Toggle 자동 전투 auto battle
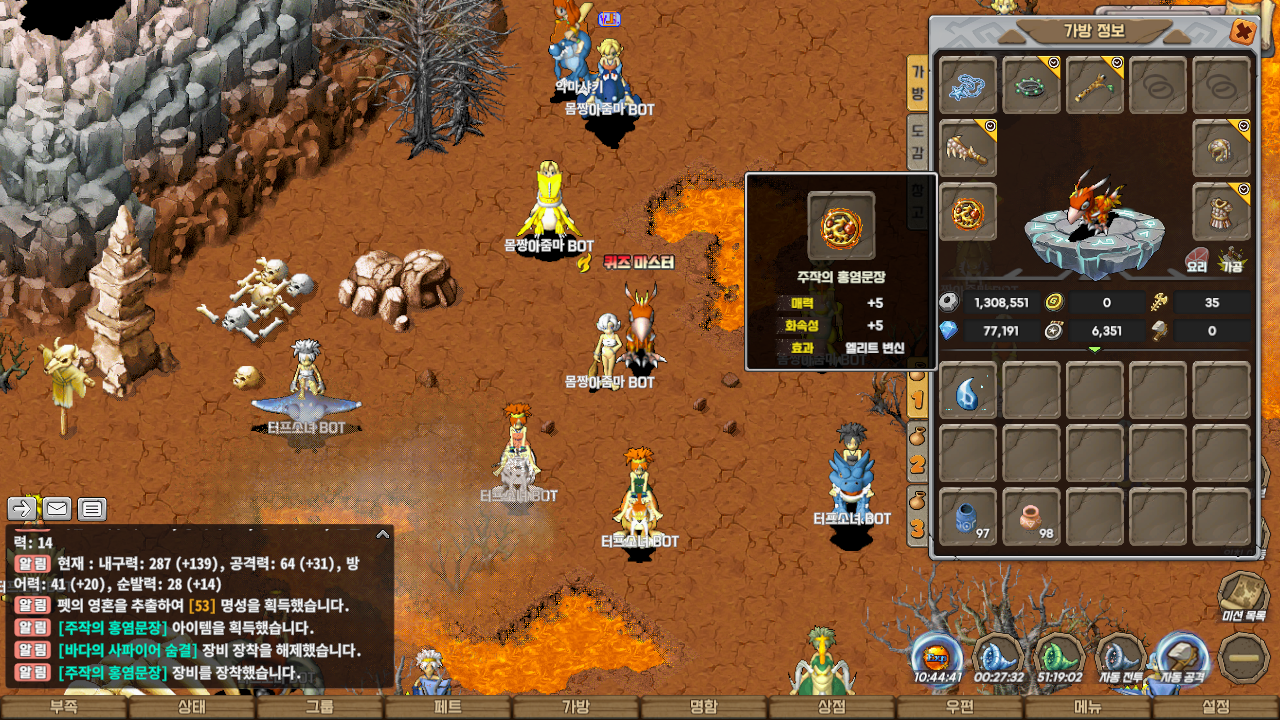The image size is (1280, 720). coord(1120,659)
